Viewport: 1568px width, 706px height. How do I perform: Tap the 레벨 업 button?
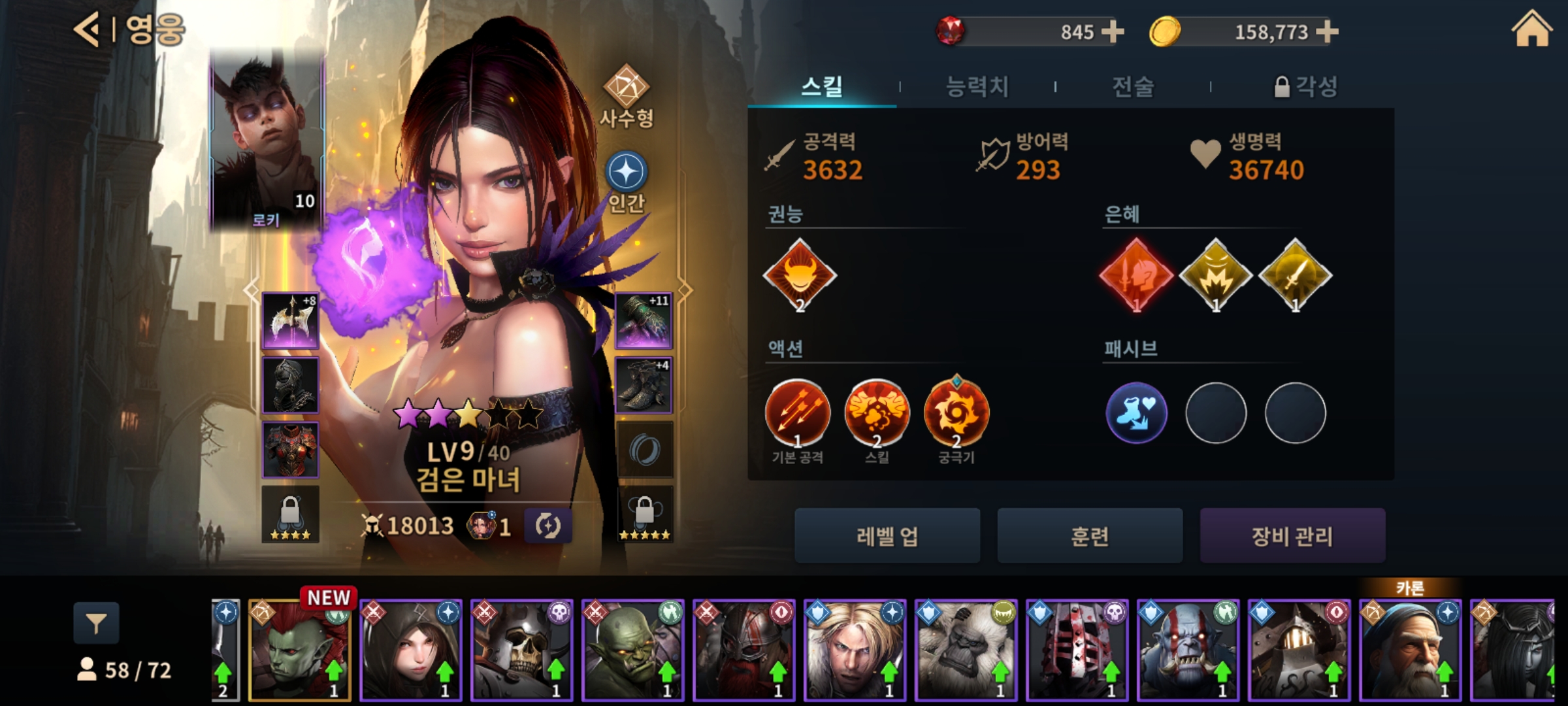tap(887, 536)
